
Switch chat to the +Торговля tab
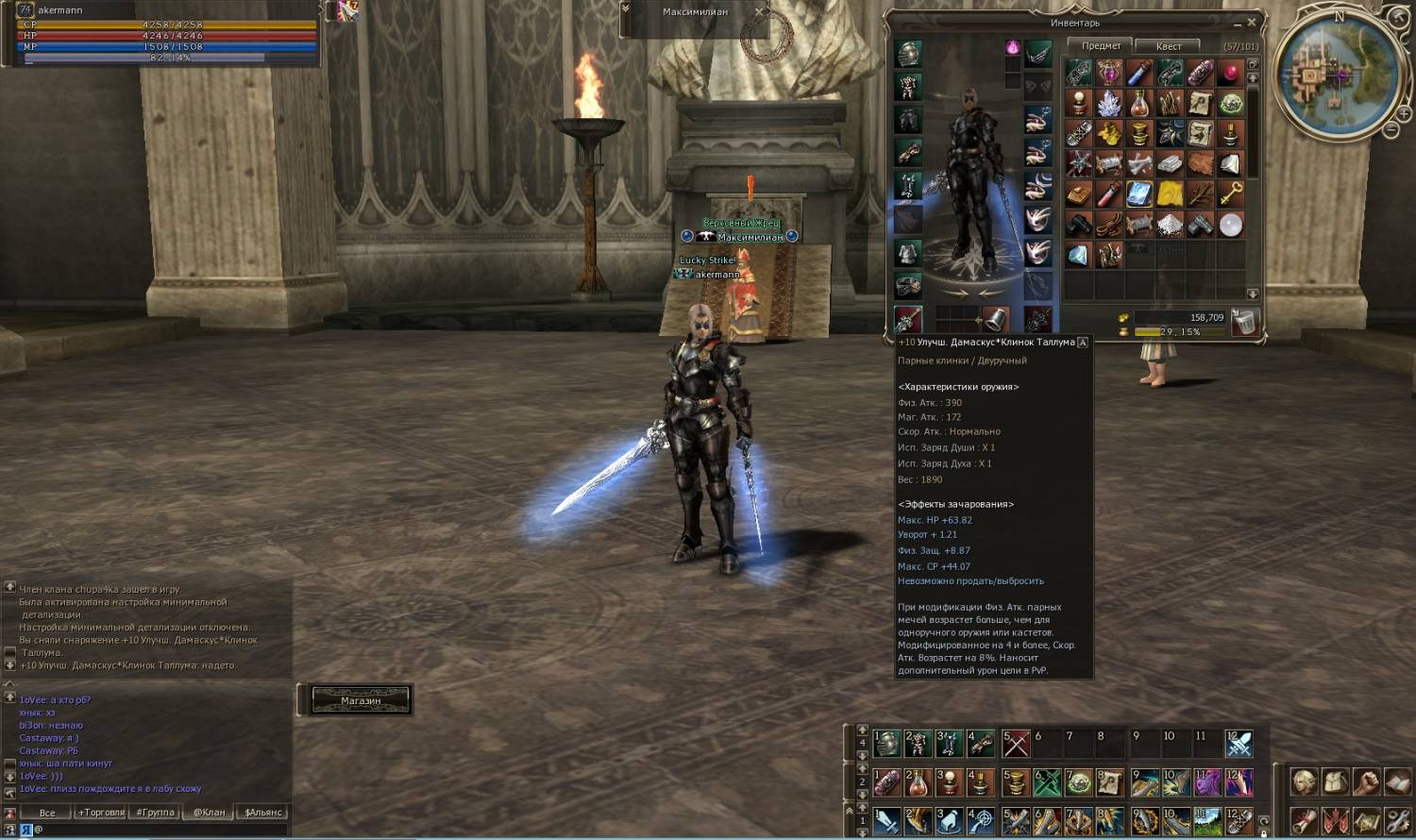click(101, 813)
